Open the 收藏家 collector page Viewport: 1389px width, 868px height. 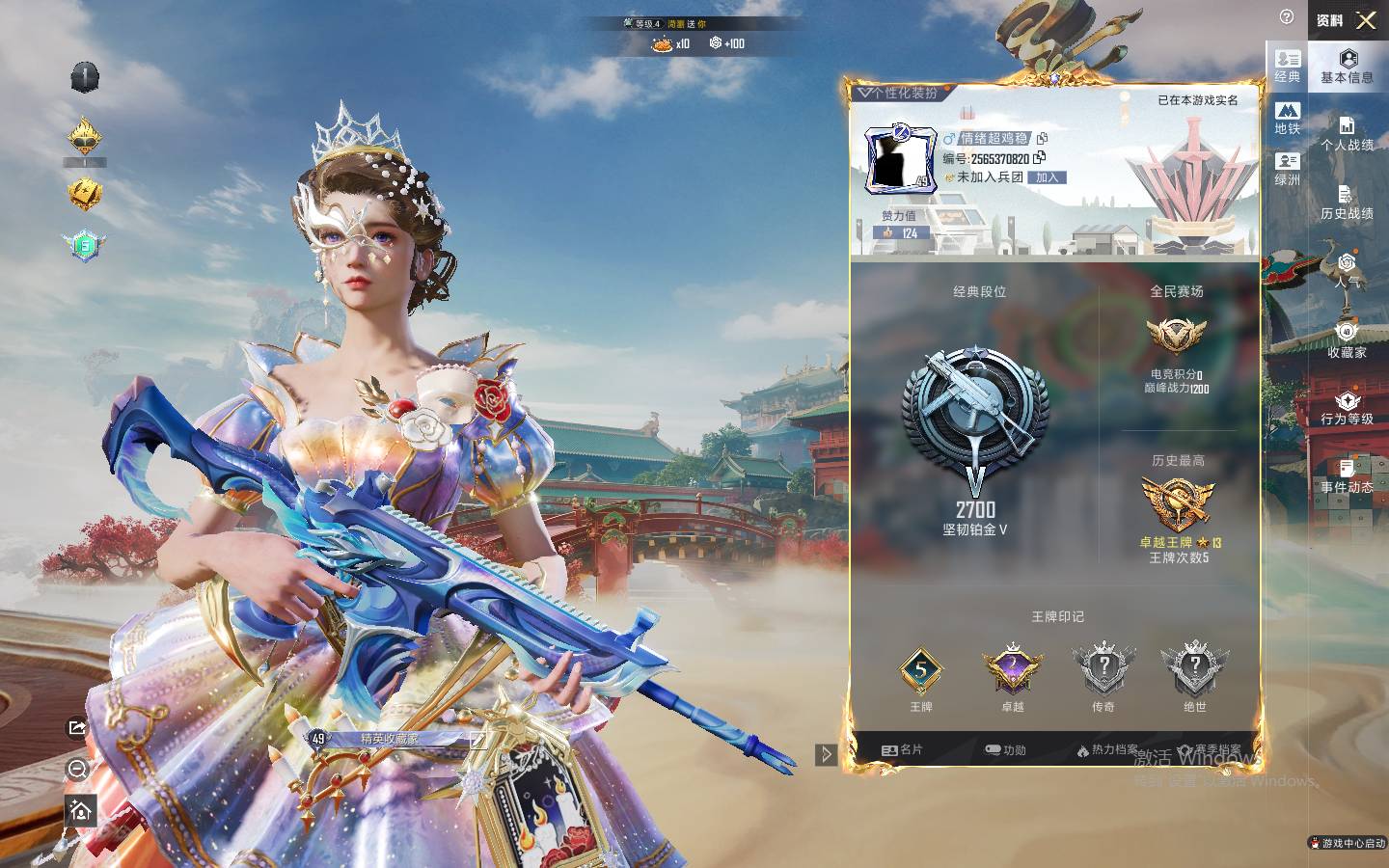coord(1348,340)
